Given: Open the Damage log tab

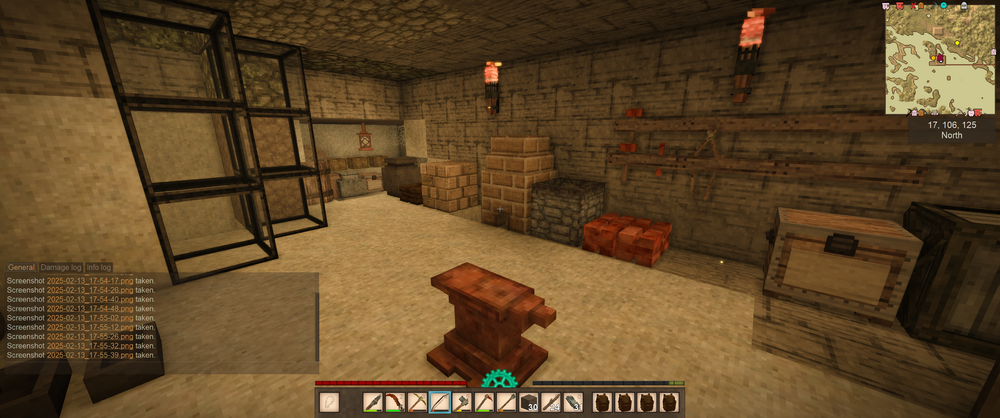Looking at the screenshot, I should [x=61, y=268].
